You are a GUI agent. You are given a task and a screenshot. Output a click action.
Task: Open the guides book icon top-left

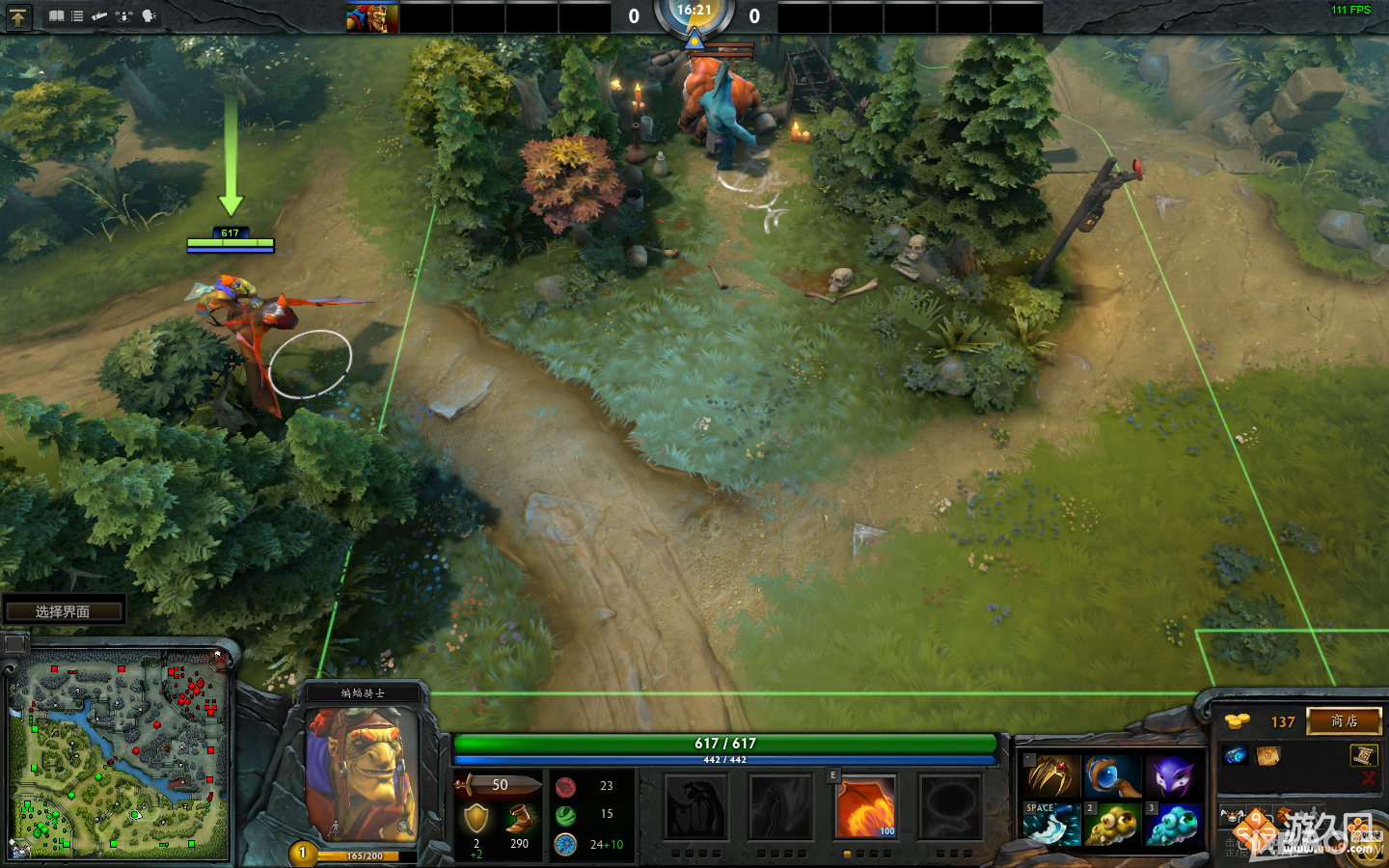(x=57, y=16)
